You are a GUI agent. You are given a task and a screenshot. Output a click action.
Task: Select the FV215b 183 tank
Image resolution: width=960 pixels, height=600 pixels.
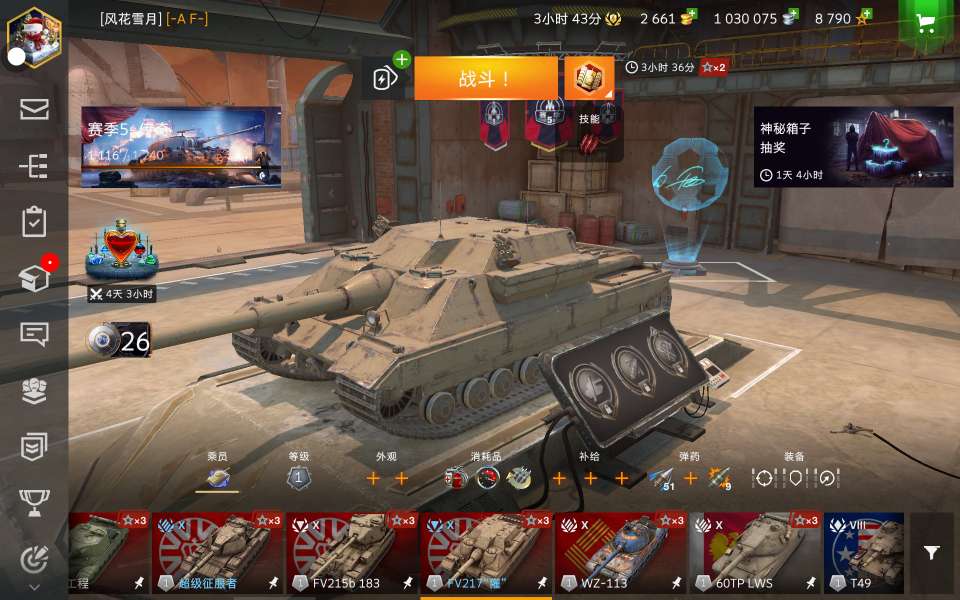point(352,553)
